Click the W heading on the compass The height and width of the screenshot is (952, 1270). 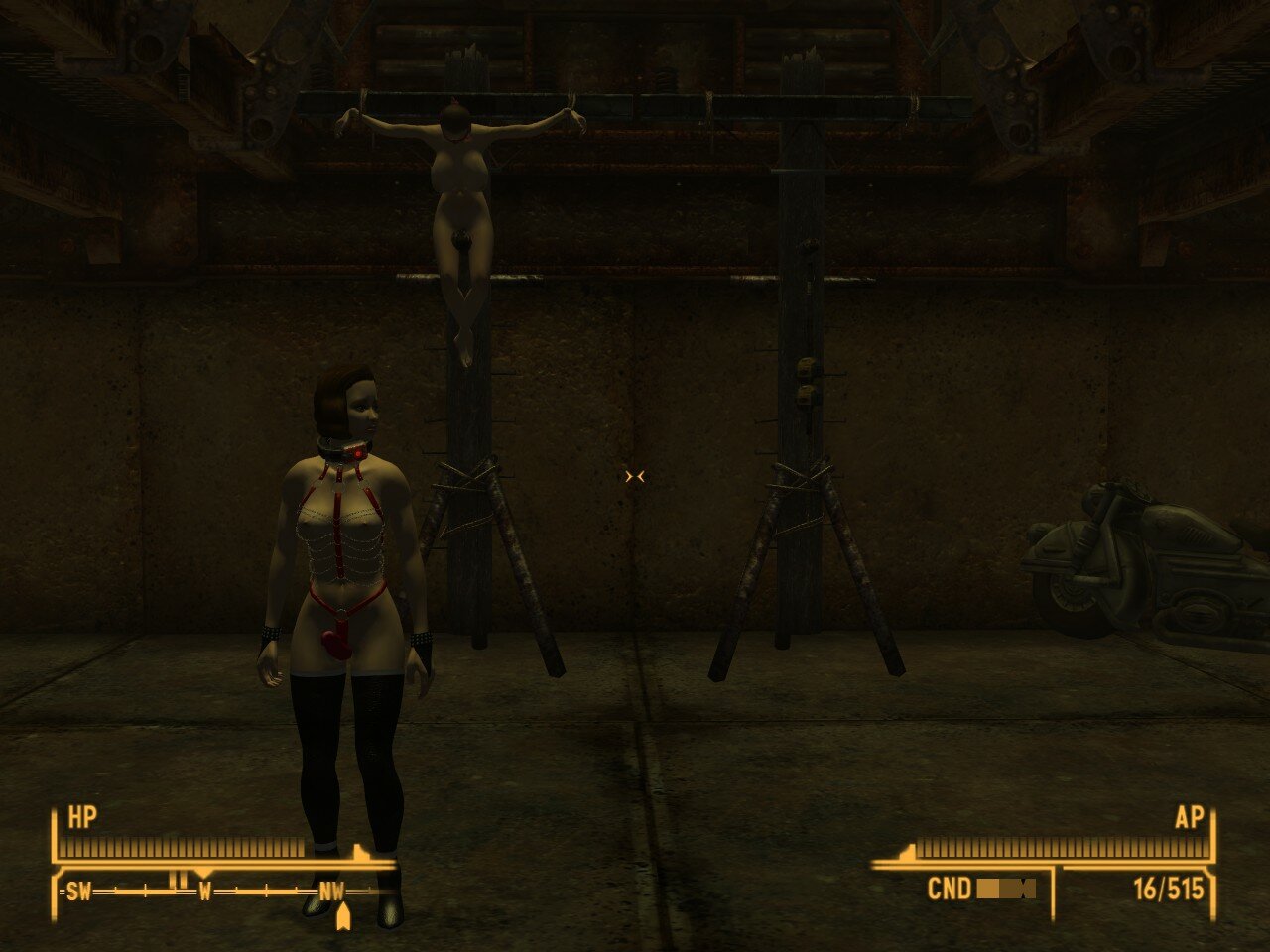[x=204, y=892]
